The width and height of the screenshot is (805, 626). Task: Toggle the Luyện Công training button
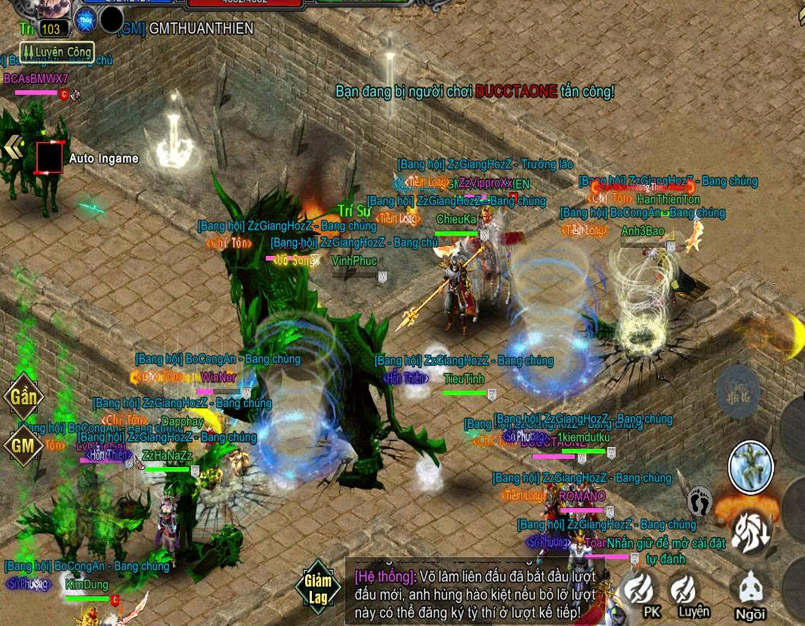click(x=57, y=52)
